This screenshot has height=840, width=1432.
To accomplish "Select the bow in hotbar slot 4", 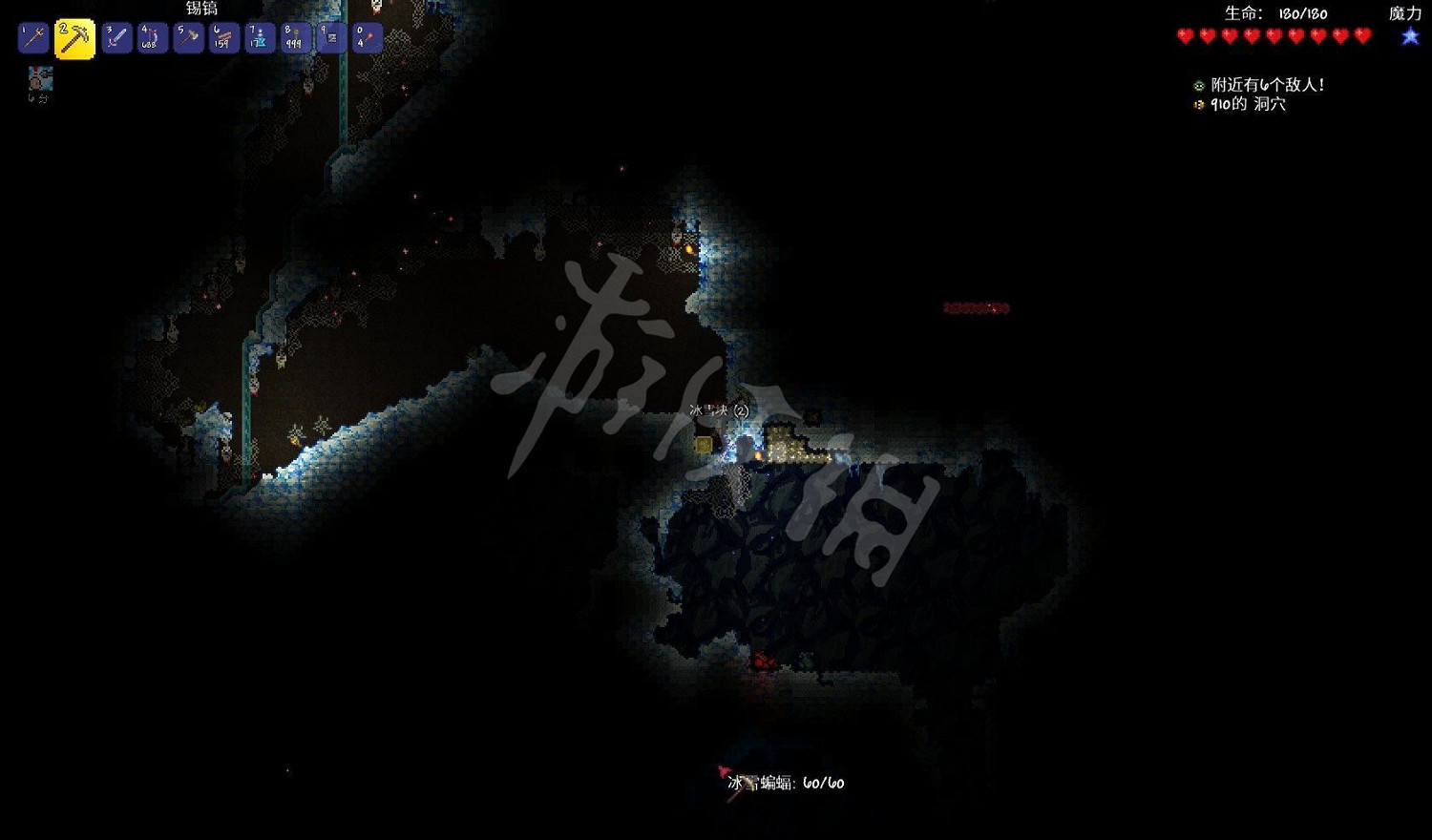I will tap(152, 36).
